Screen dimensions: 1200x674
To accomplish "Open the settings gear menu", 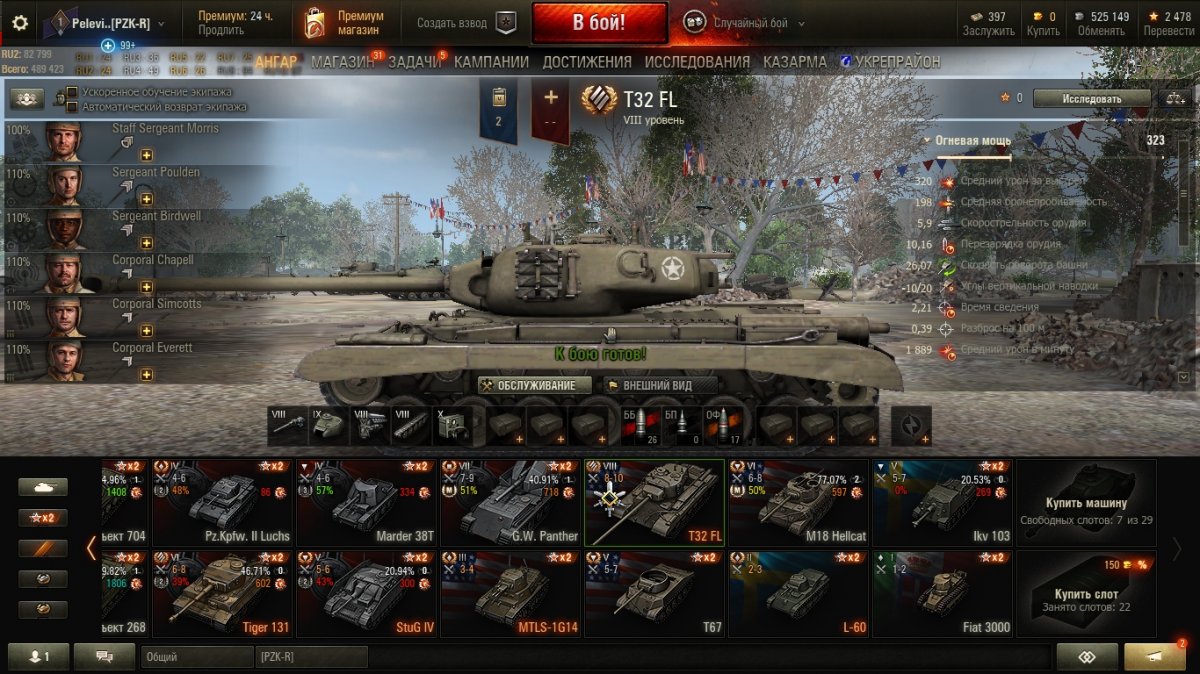I will (x=20, y=22).
